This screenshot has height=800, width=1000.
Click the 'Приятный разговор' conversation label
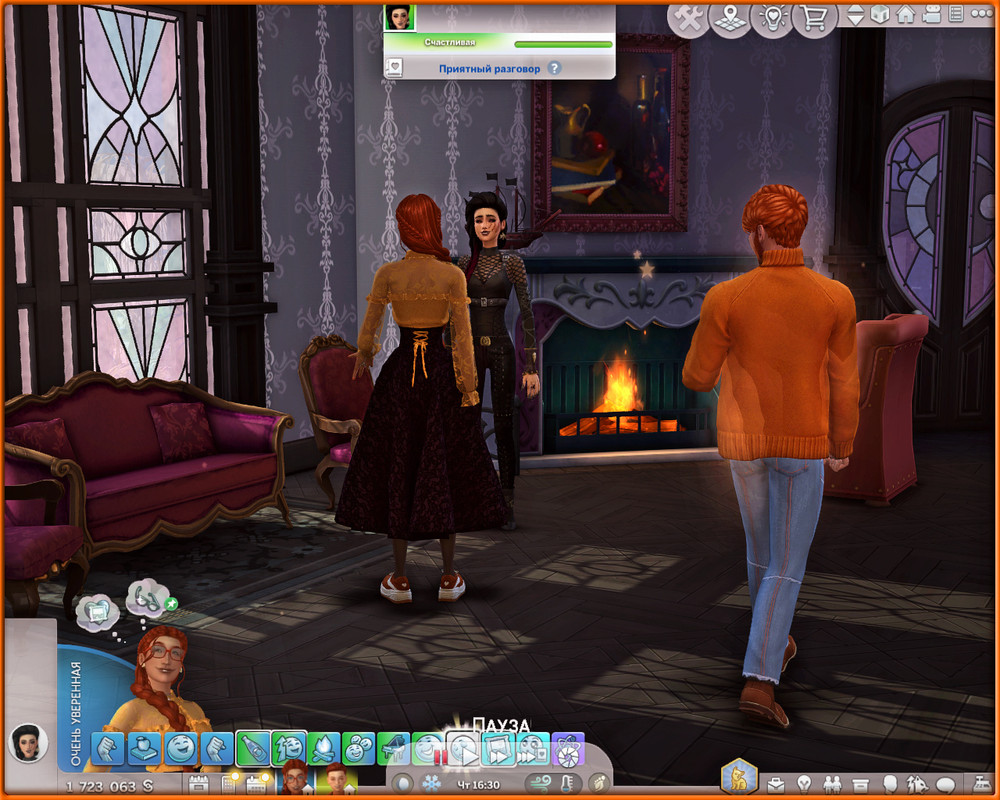click(489, 69)
